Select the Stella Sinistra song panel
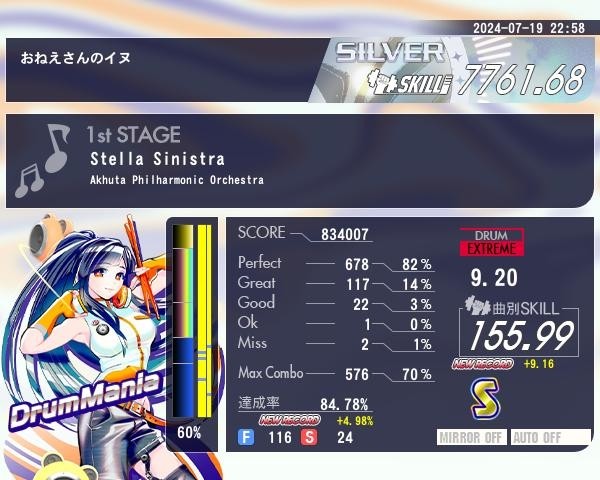 pyautogui.click(x=300, y=159)
